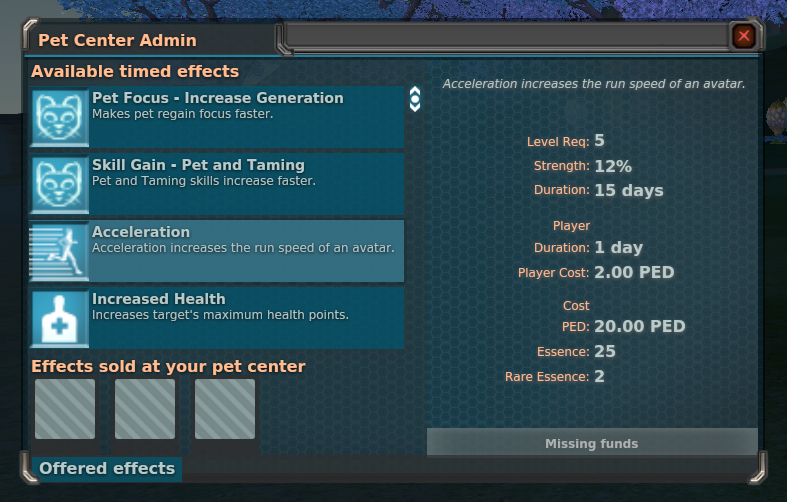Open the Offered effects section

107,468
